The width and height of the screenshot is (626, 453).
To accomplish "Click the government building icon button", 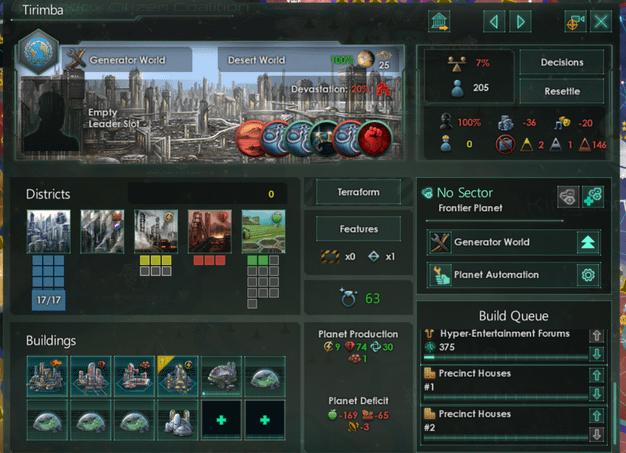I will click(x=438, y=21).
